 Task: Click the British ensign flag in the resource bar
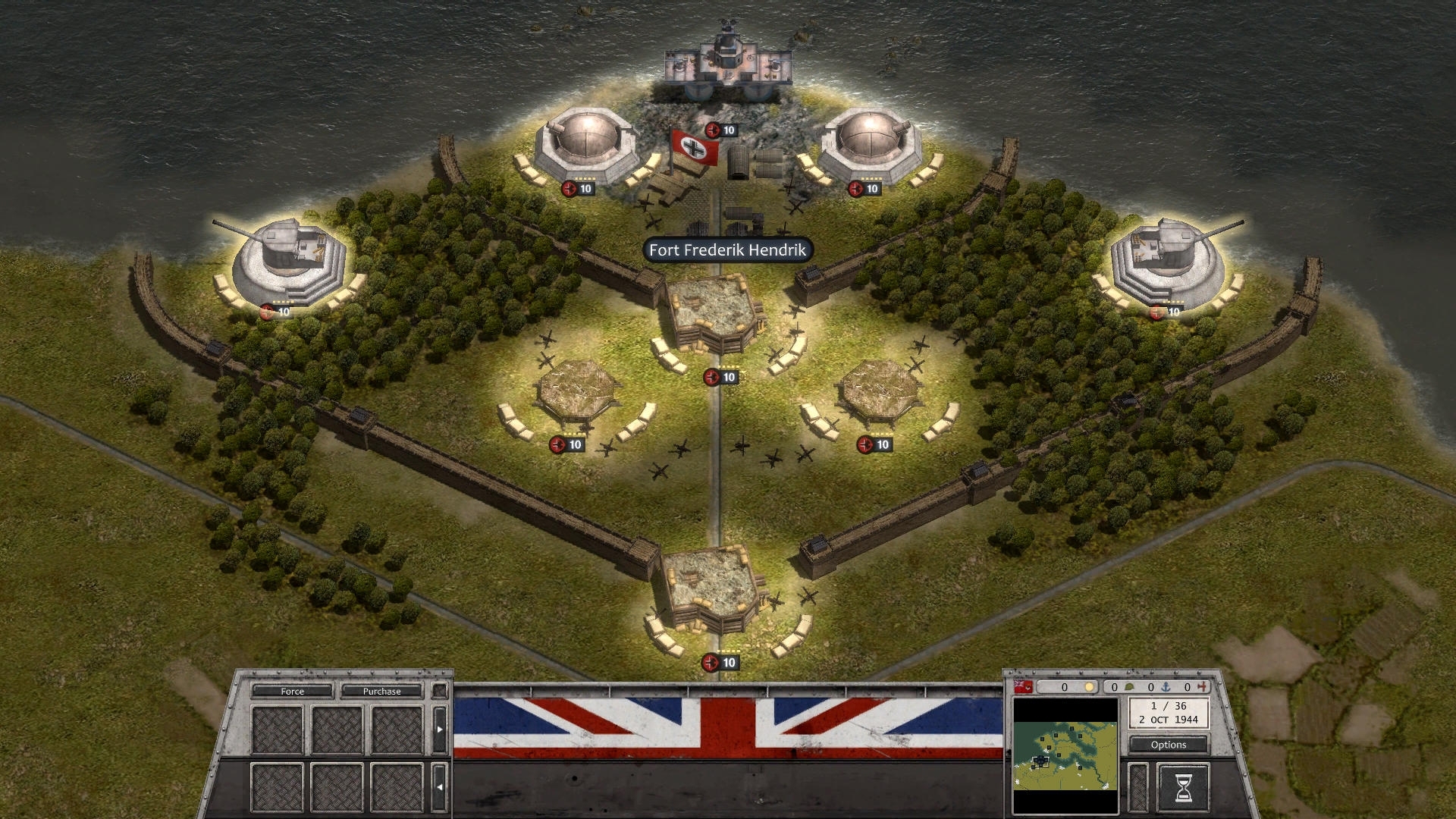[1023, 688]
